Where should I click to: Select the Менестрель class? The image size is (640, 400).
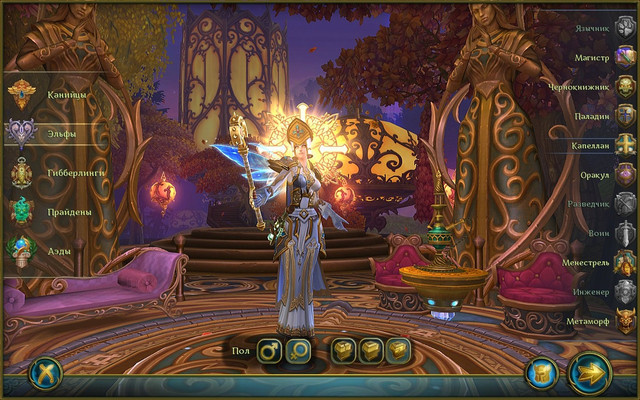click(625, 263)
